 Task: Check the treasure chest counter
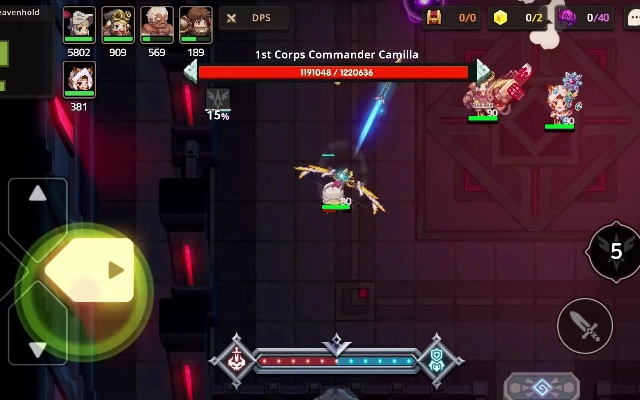click(452, 18)
